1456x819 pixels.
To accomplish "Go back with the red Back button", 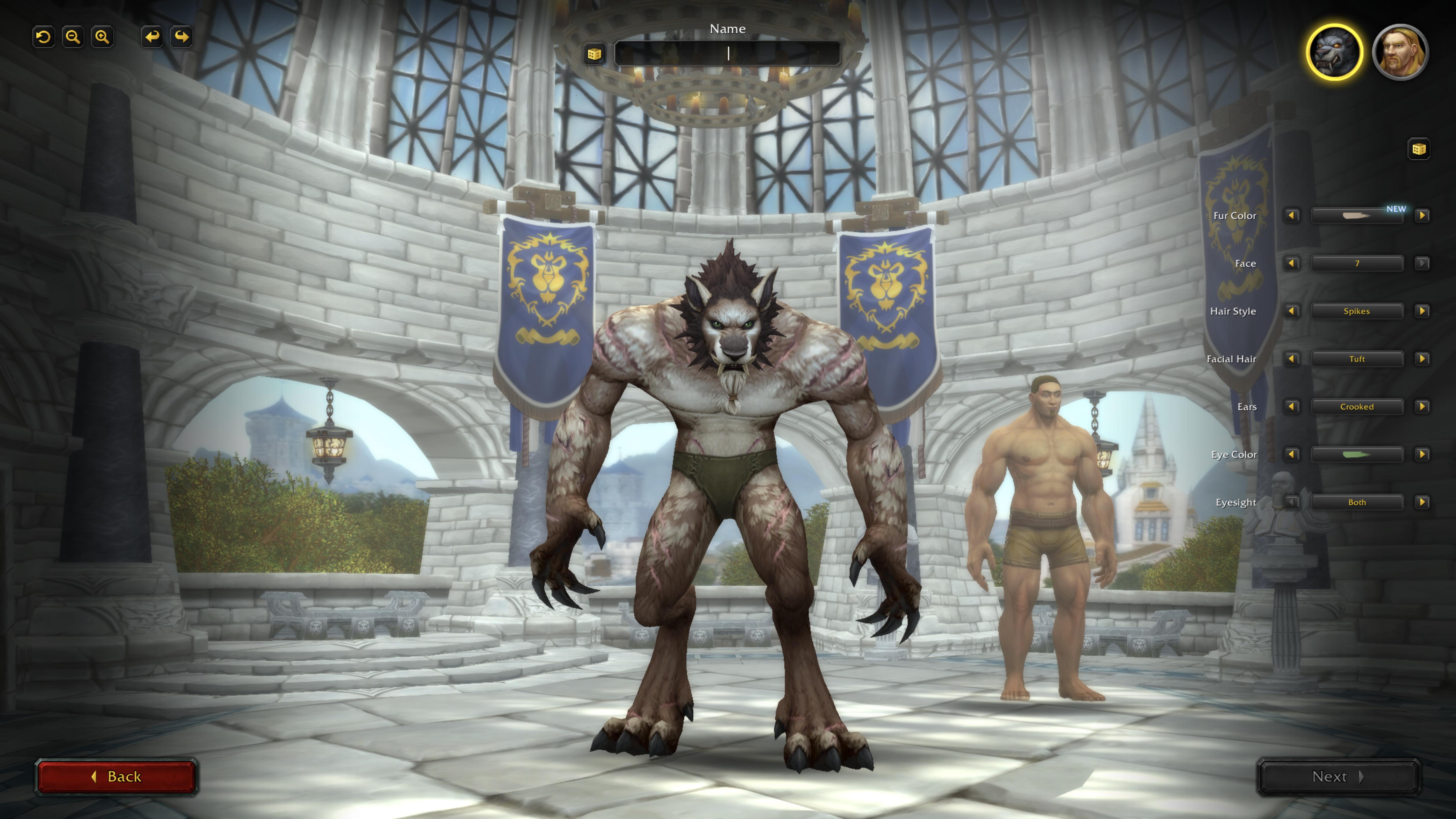I will pos(116,777).
